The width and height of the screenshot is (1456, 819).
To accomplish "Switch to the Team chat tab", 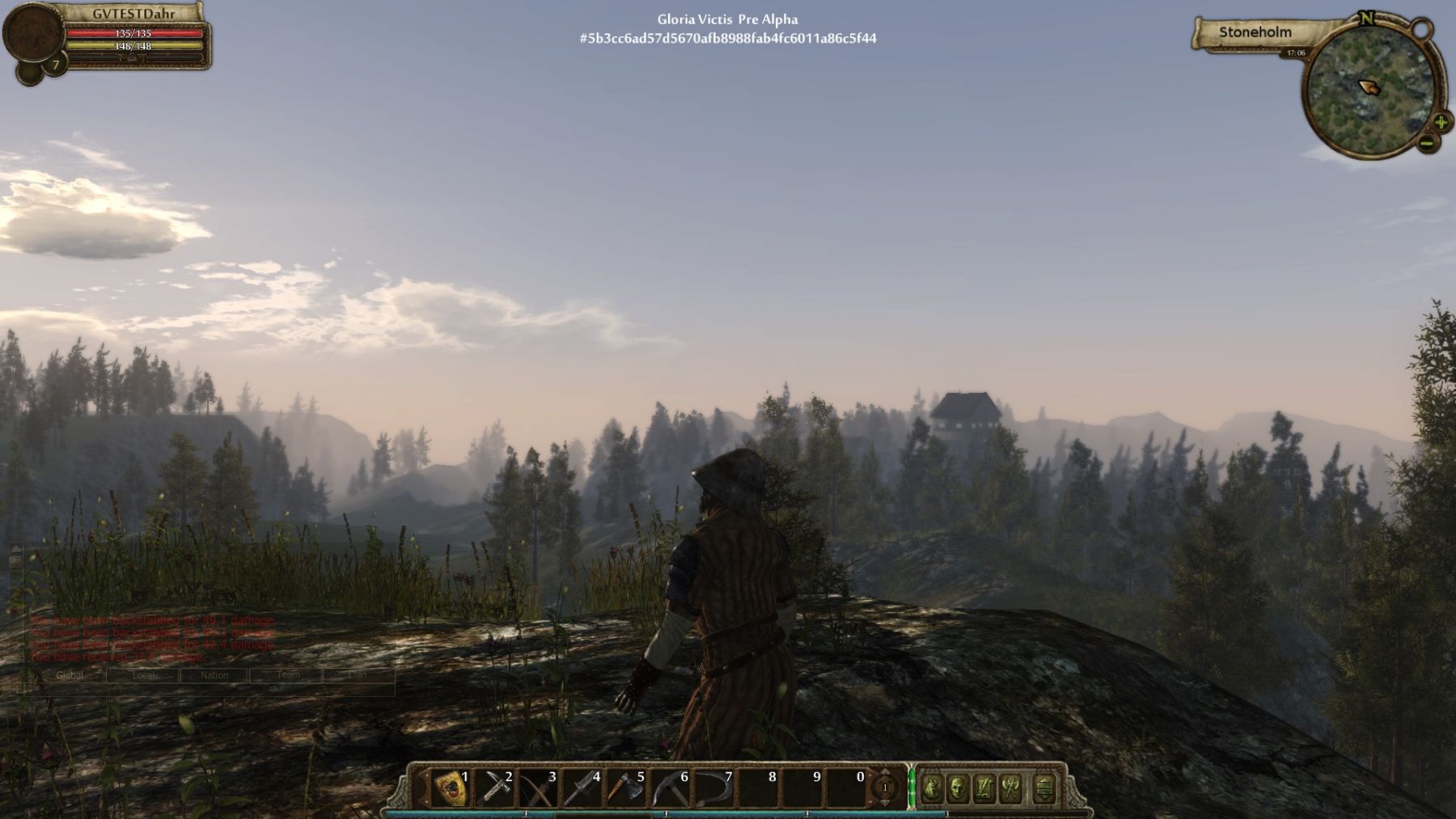I will click(x=287, y=675).
